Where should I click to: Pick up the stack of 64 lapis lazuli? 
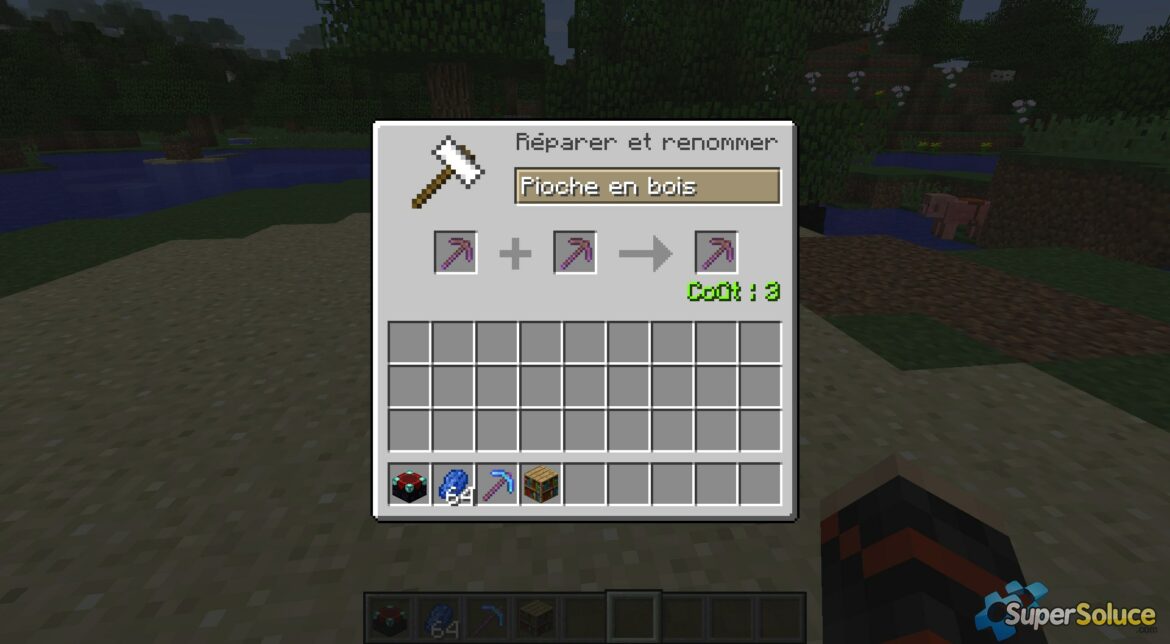pyautogui.click(x=453, y=484)
